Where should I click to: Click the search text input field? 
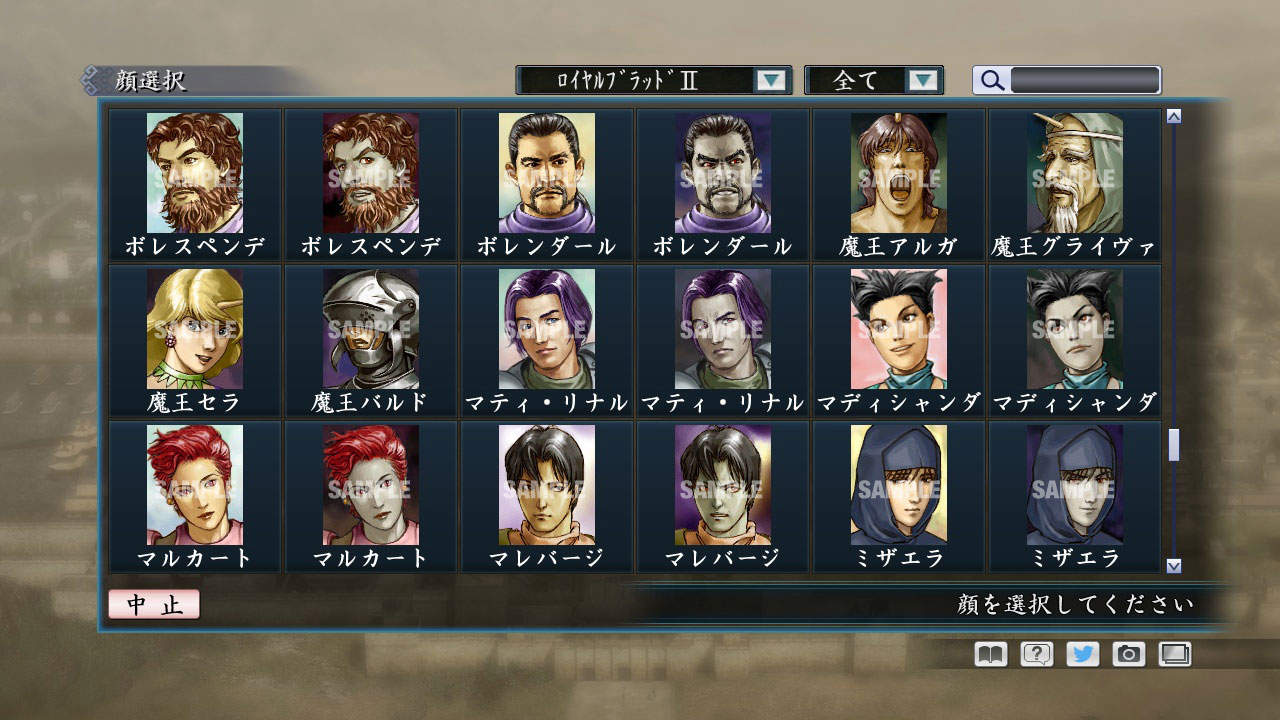(x=1085, y=80)
